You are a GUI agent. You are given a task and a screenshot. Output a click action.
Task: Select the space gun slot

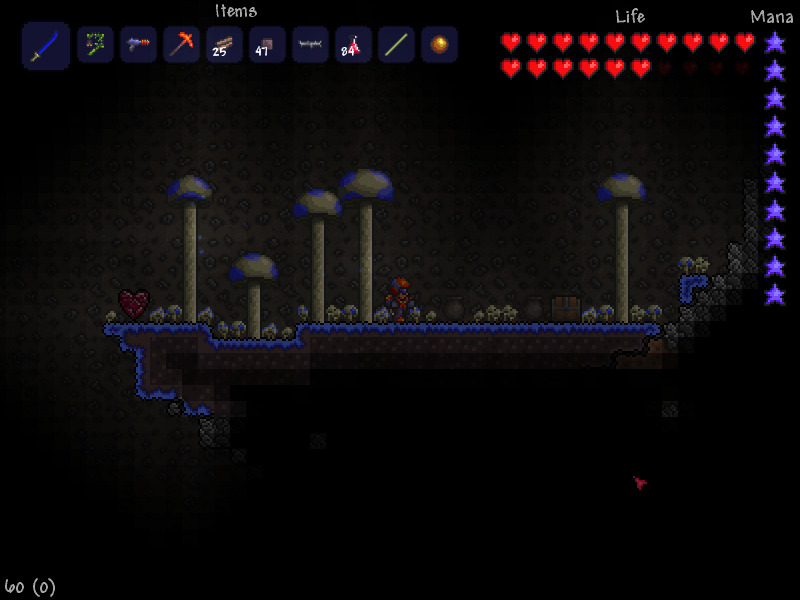click(139, 45)
